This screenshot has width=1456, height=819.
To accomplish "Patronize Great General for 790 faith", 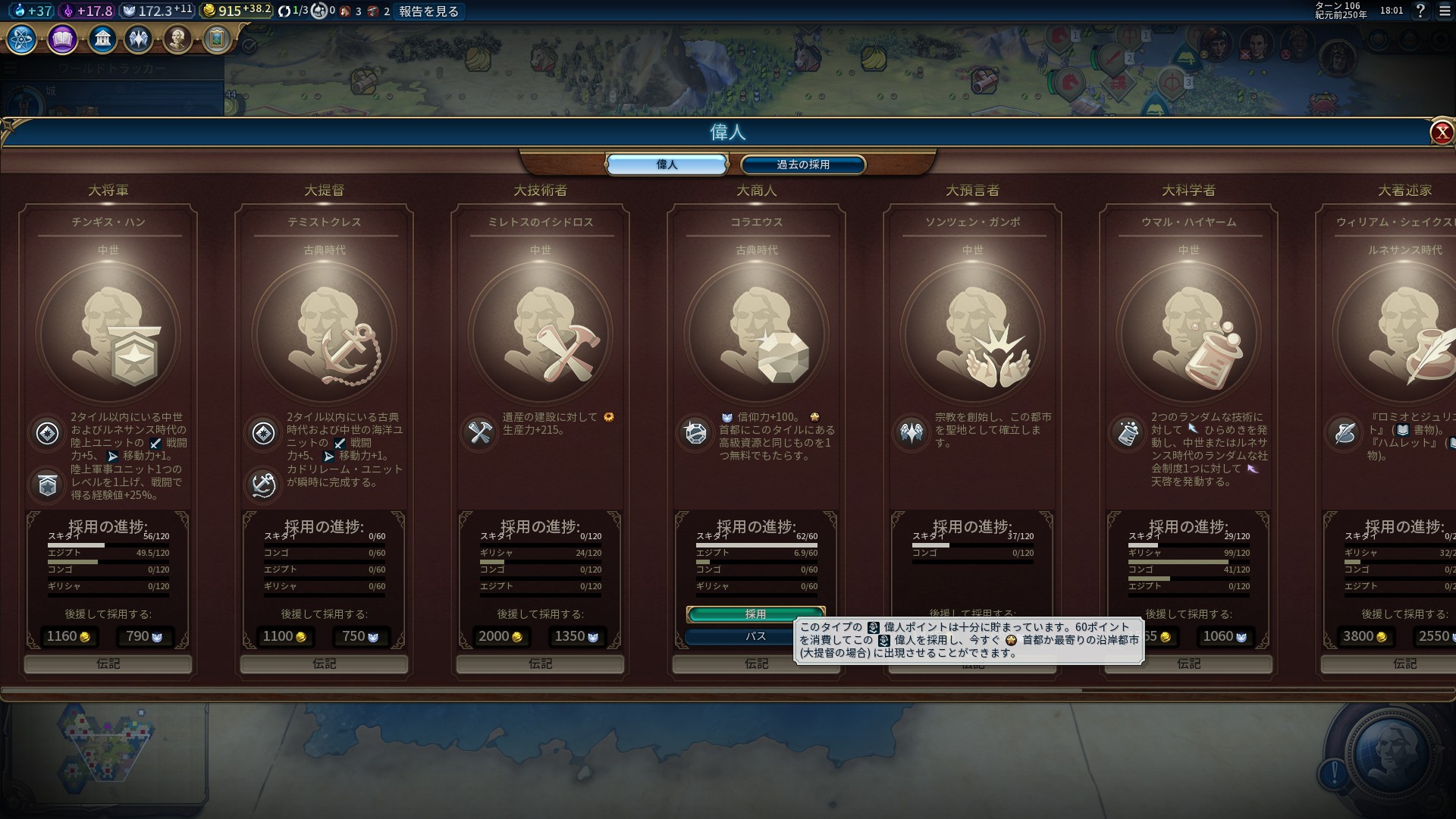I will coord(145,637).
